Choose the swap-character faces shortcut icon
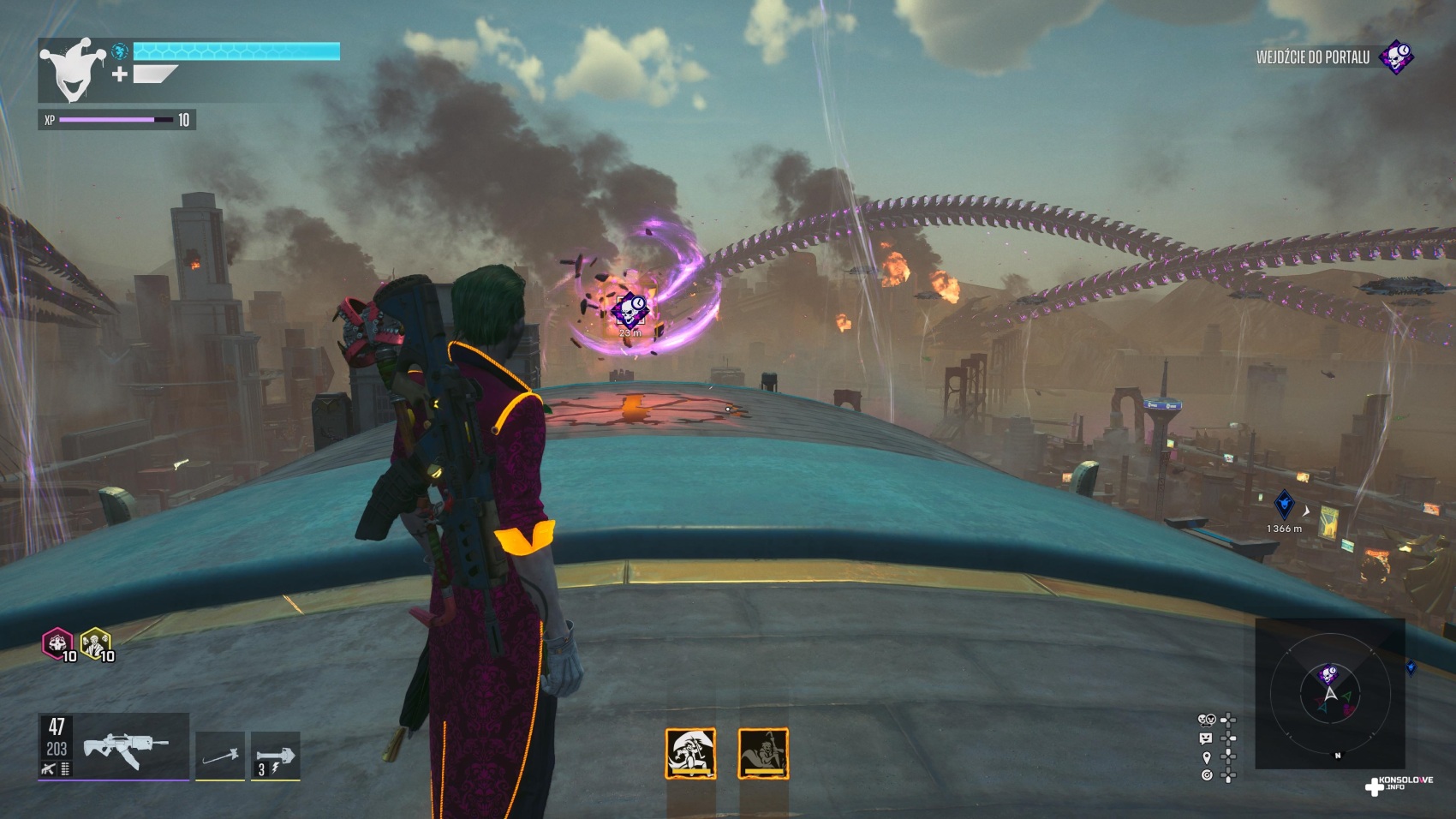Screen dimensions: 1456x819 tap(1207, 720)
